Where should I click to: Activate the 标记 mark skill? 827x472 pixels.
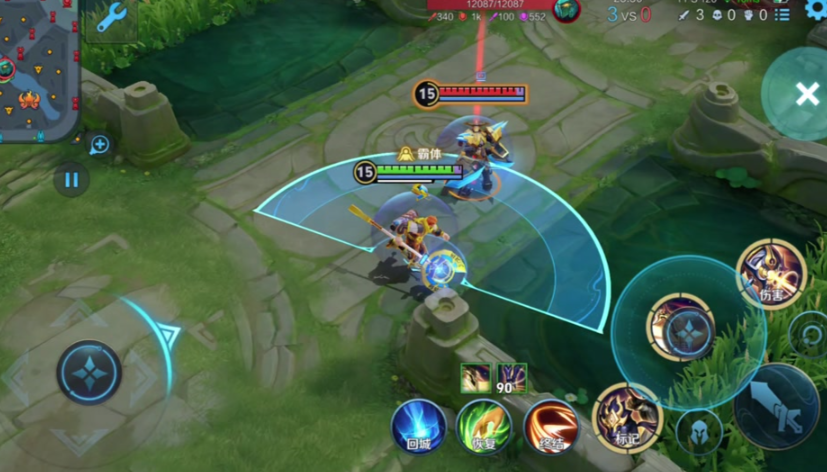pyautogui.click(x=627, y=418)
